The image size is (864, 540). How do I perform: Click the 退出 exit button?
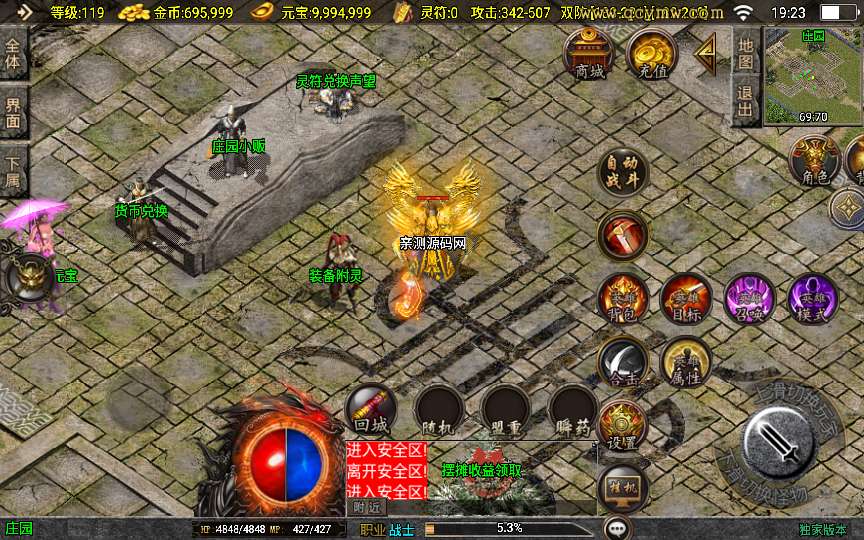pyautogui.click(x=746, y=101)
